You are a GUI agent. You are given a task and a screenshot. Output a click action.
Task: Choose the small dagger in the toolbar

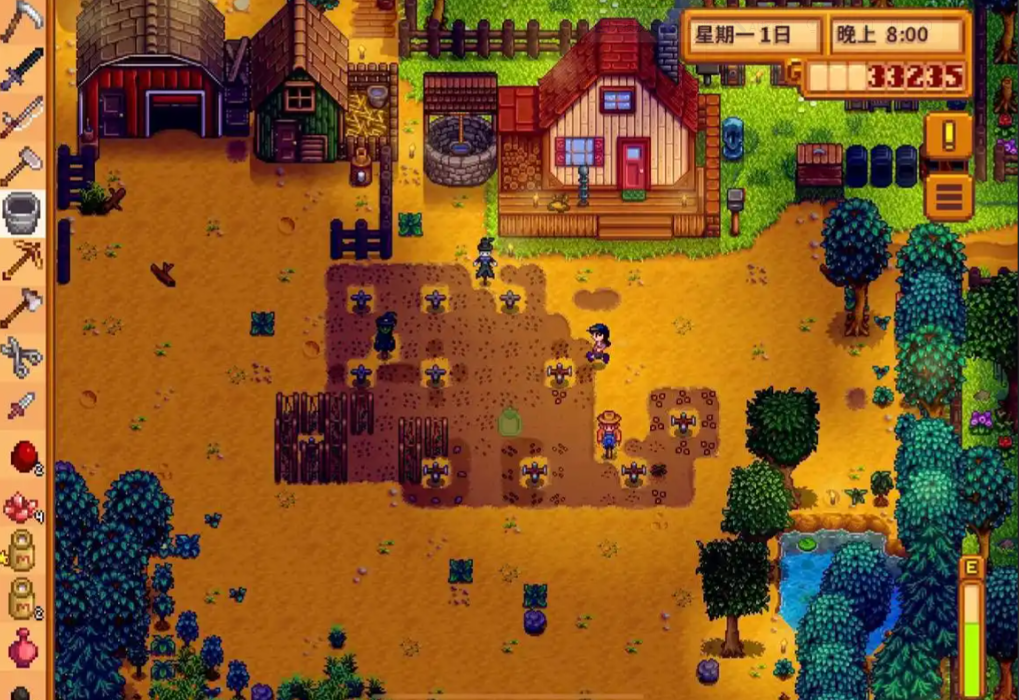(x=21, y=405)
